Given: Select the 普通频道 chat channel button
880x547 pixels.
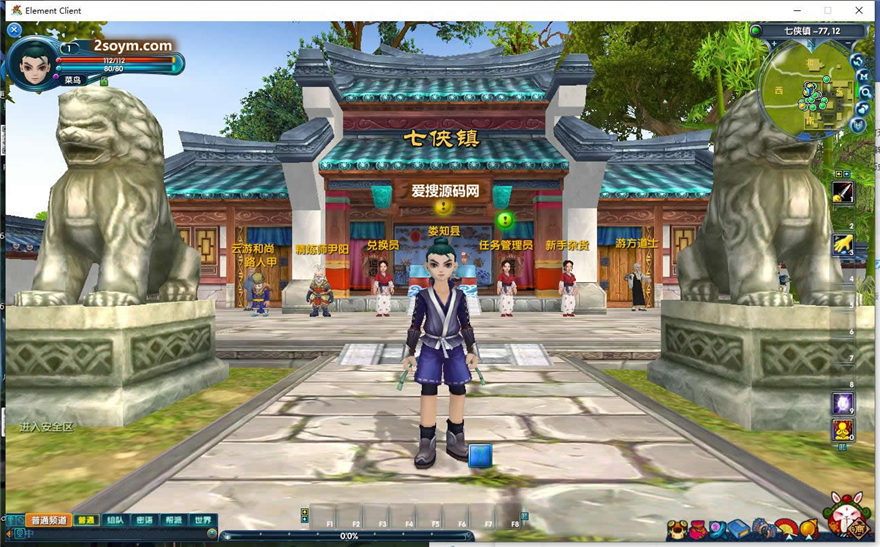Looking at the screenshot, I should (48, 520).
